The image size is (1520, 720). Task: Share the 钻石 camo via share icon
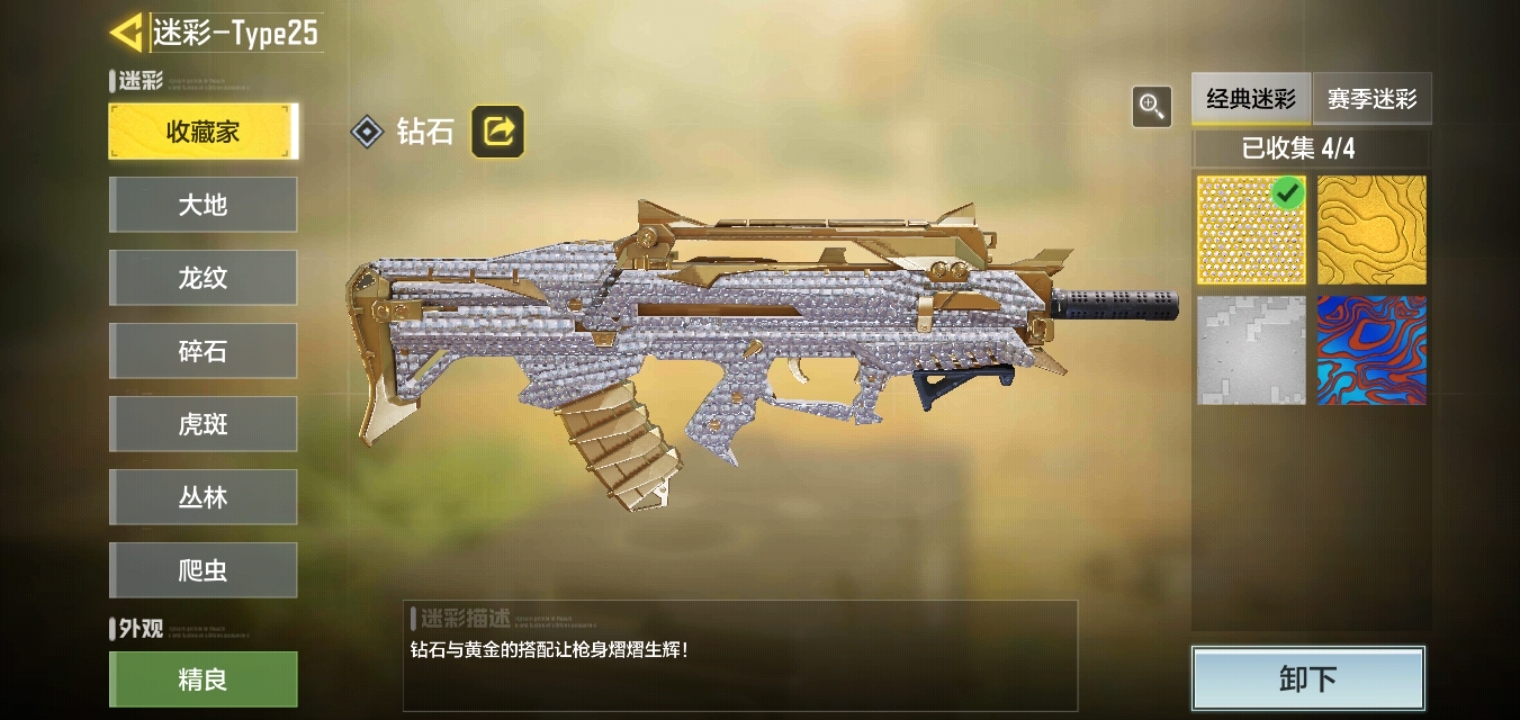498,132
